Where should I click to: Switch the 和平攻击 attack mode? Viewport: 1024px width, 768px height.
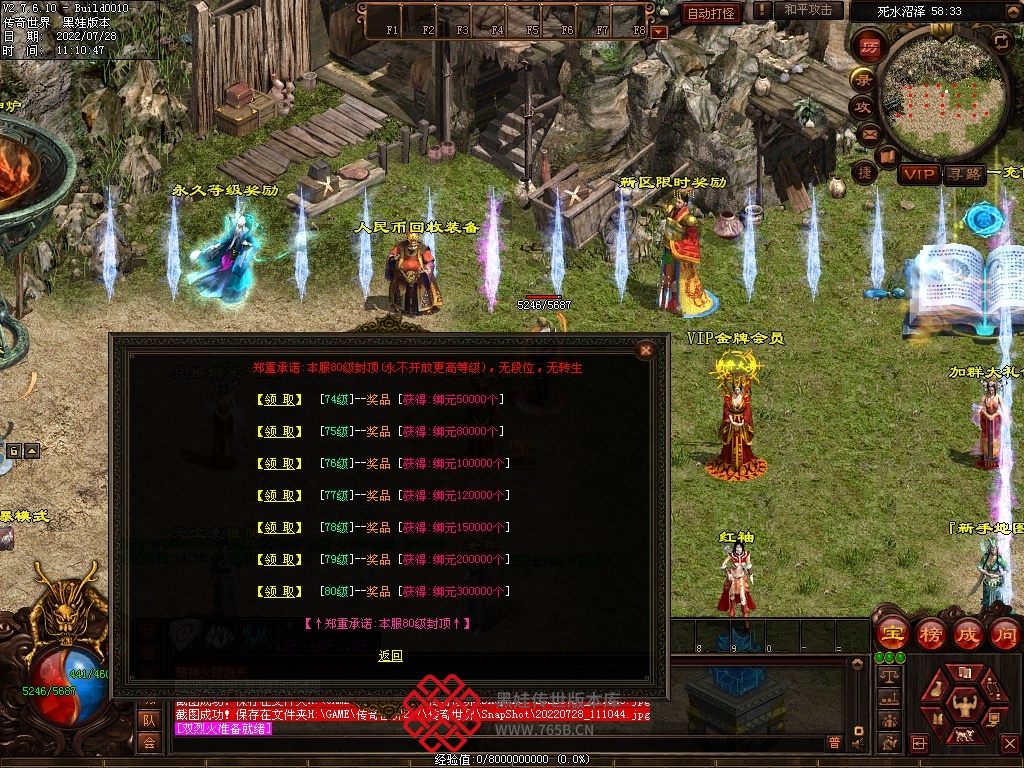click(807, 10)
